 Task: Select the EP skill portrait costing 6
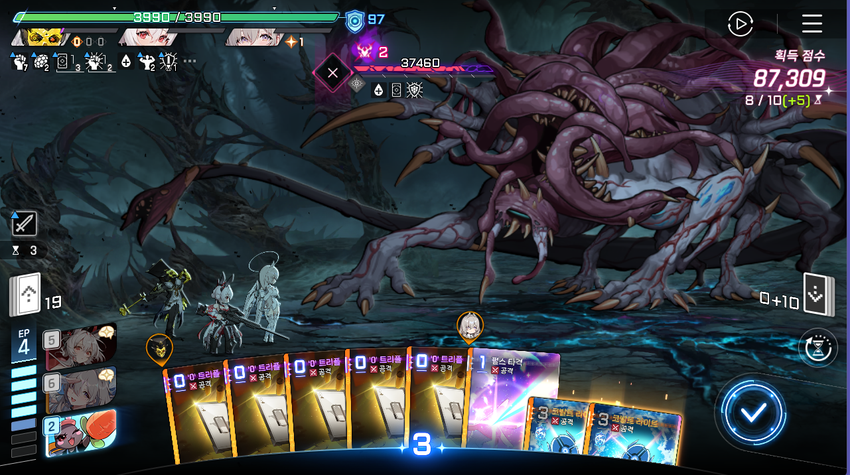(x=81, y=388)
